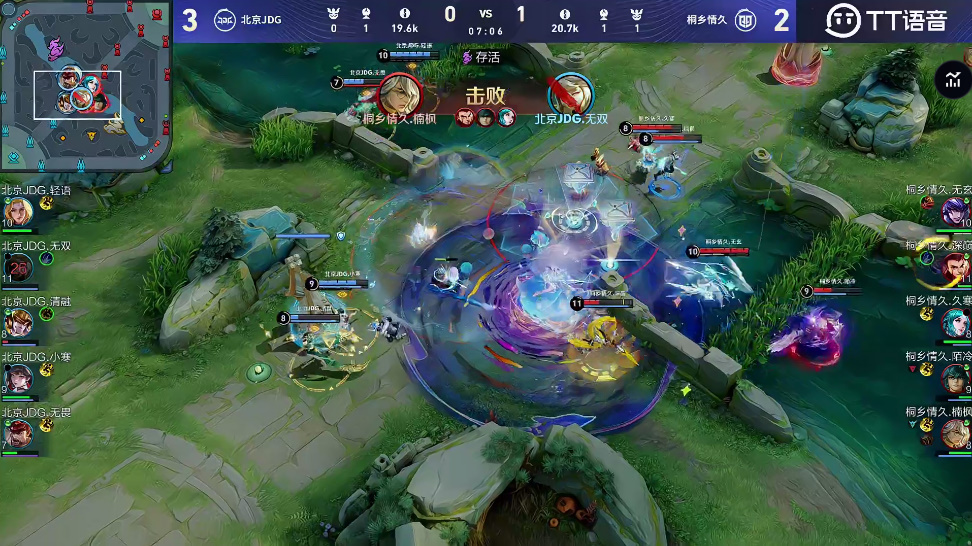This screenshot has height=546, width=972.
Task: Choose 北京JDG.清融 hero portrait
Action: [17, 323]
